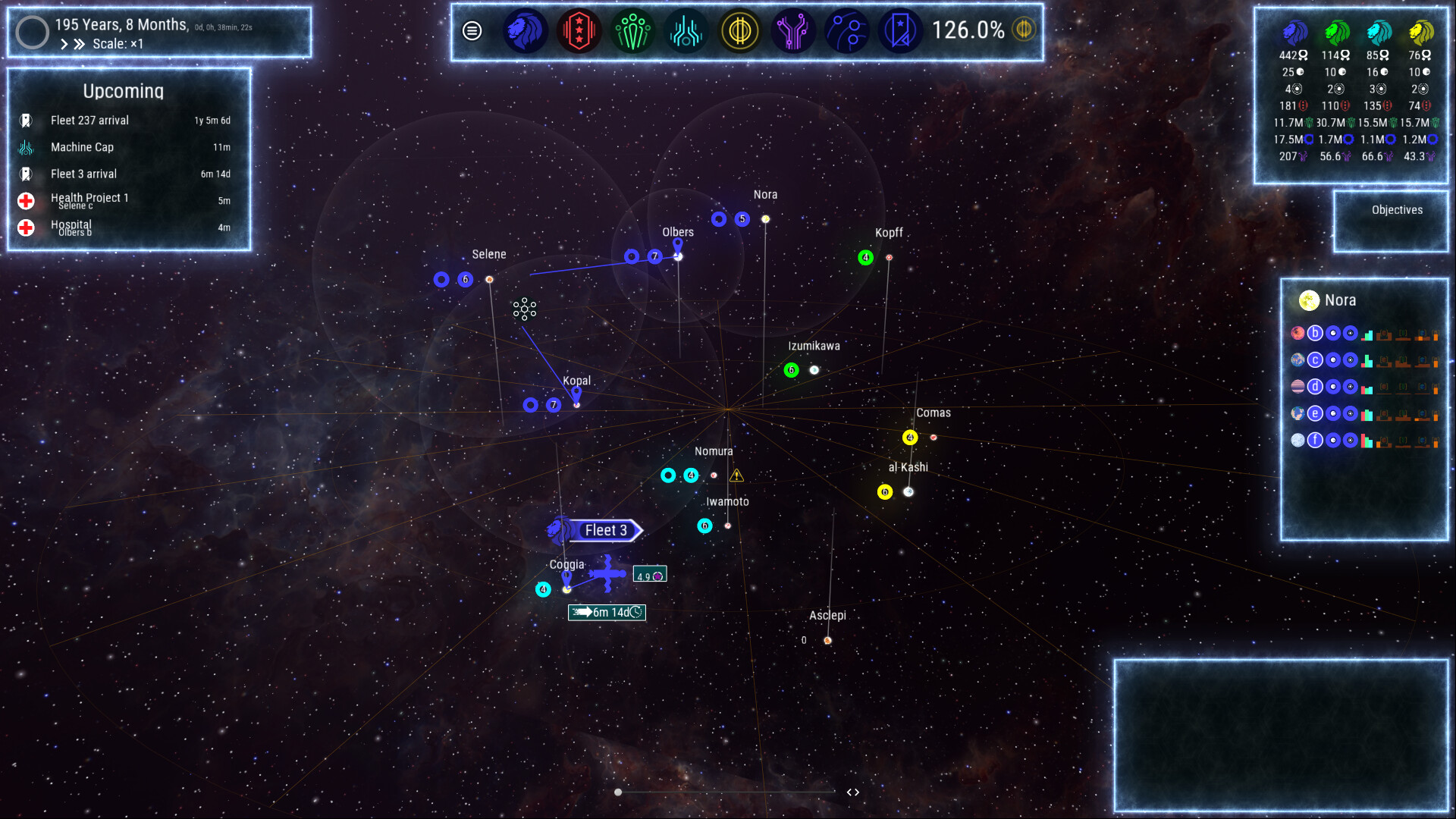This screenshot has width=1456, height=819.
Task: Expand the double-chevron next to Scale ×1
Action: (79, 44)
